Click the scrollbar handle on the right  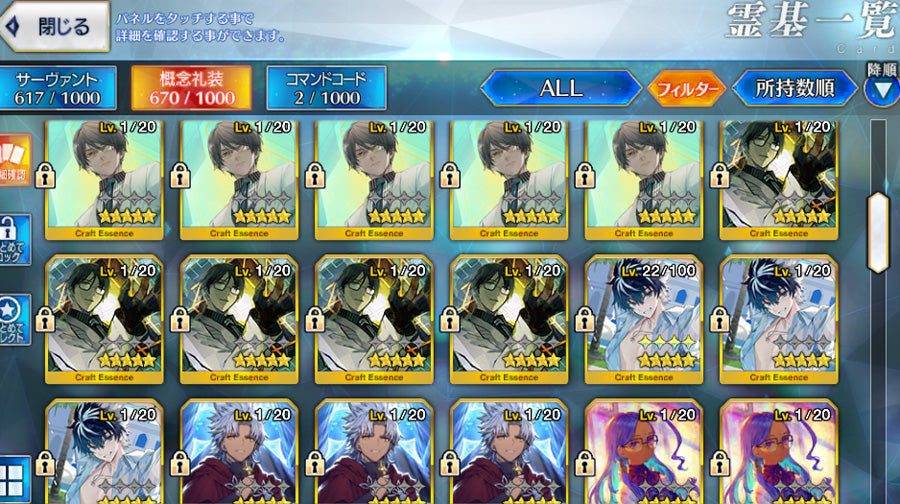[x=878, y=231]
